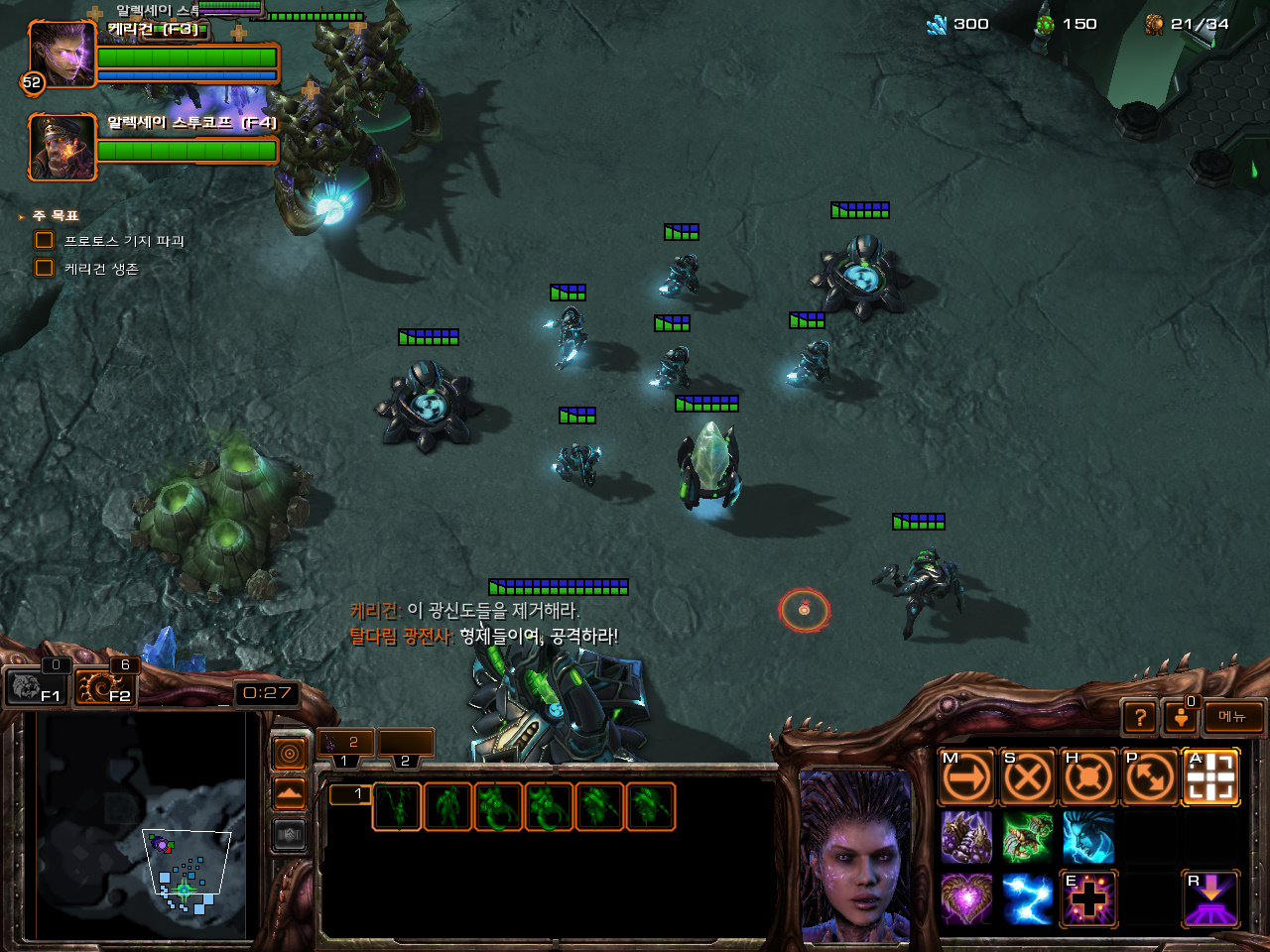The image size is (1270, 952).
Task: Click the minimap ping signal button
Action: (290, 755)
